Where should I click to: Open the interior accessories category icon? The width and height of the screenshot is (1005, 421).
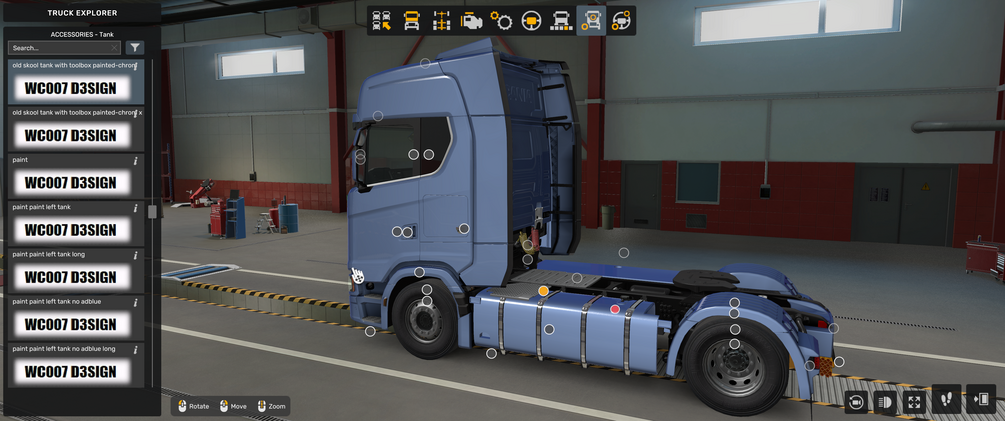click(x=621, y=21)
